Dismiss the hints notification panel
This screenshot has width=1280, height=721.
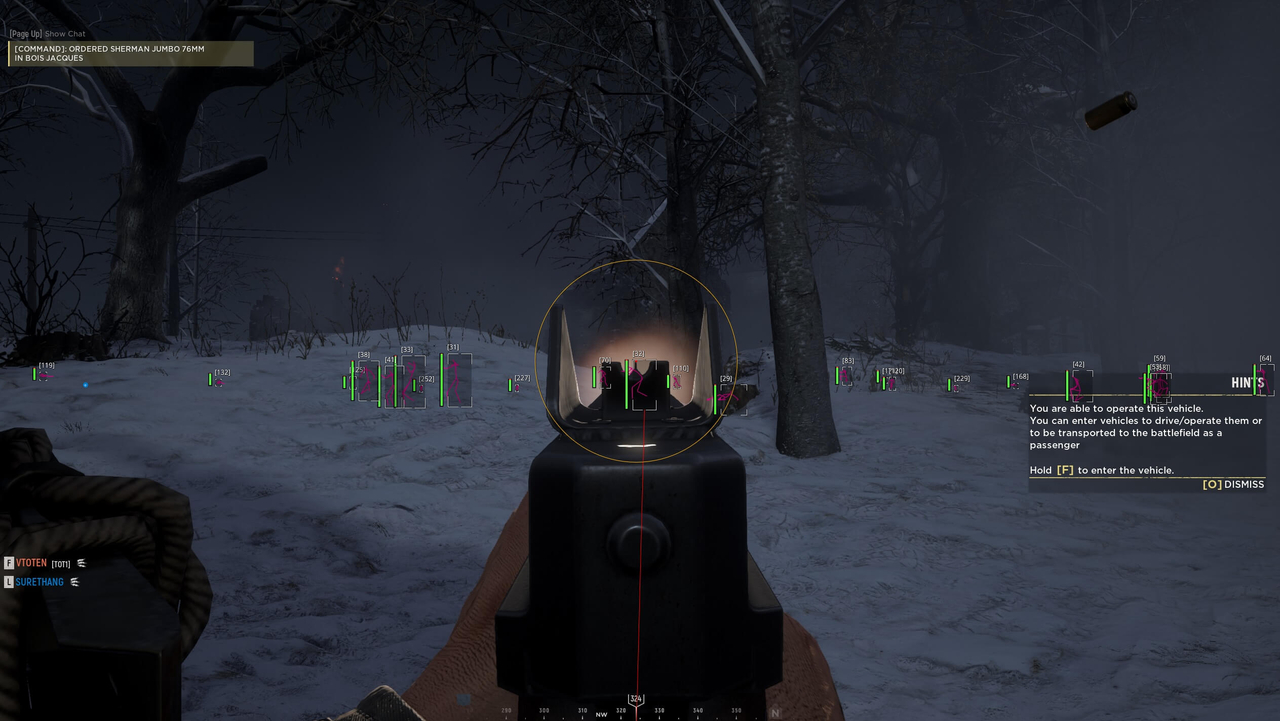pyautogui.click(x=1237, y=484)
